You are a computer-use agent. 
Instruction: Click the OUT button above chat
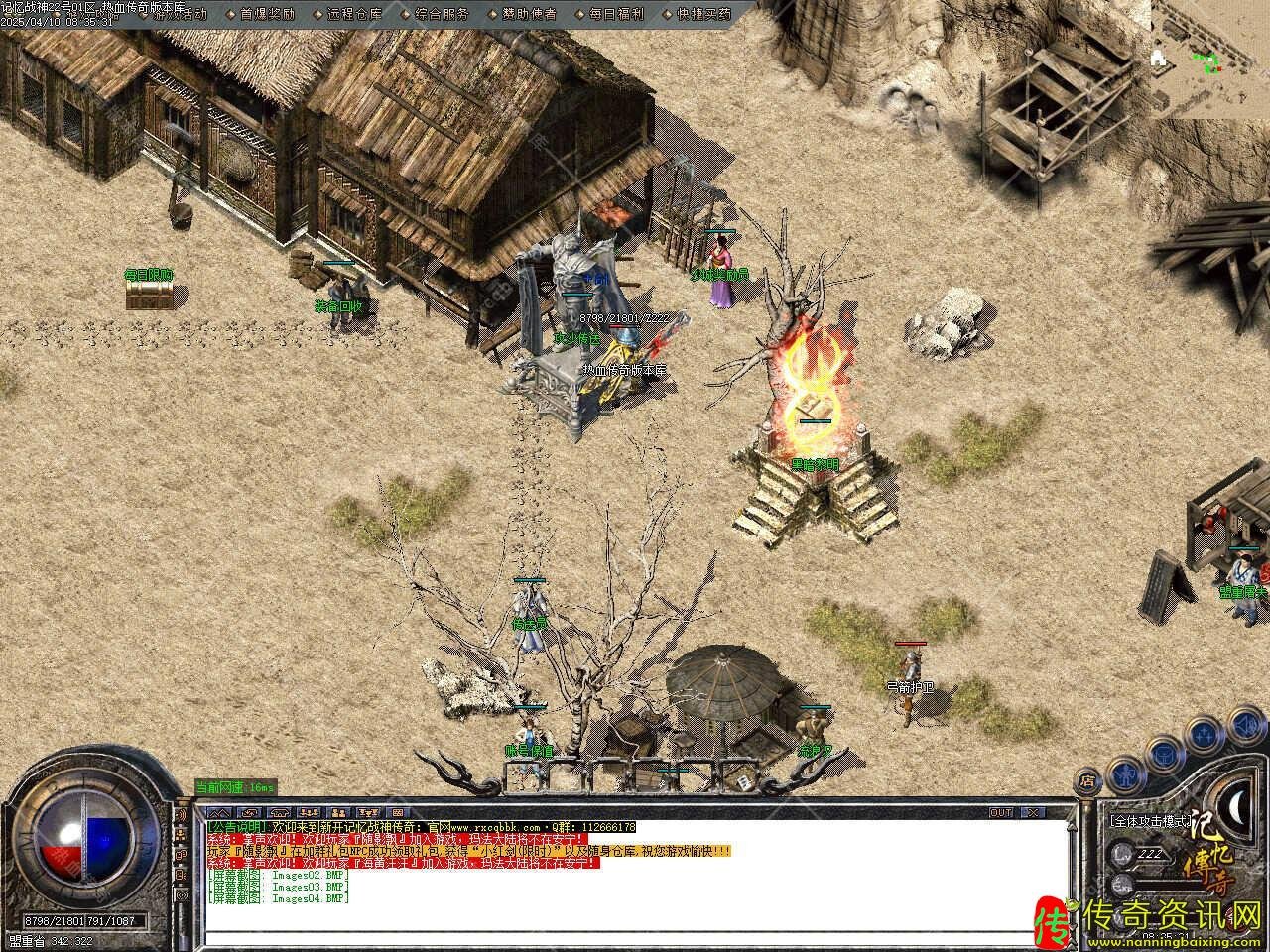1001,812
